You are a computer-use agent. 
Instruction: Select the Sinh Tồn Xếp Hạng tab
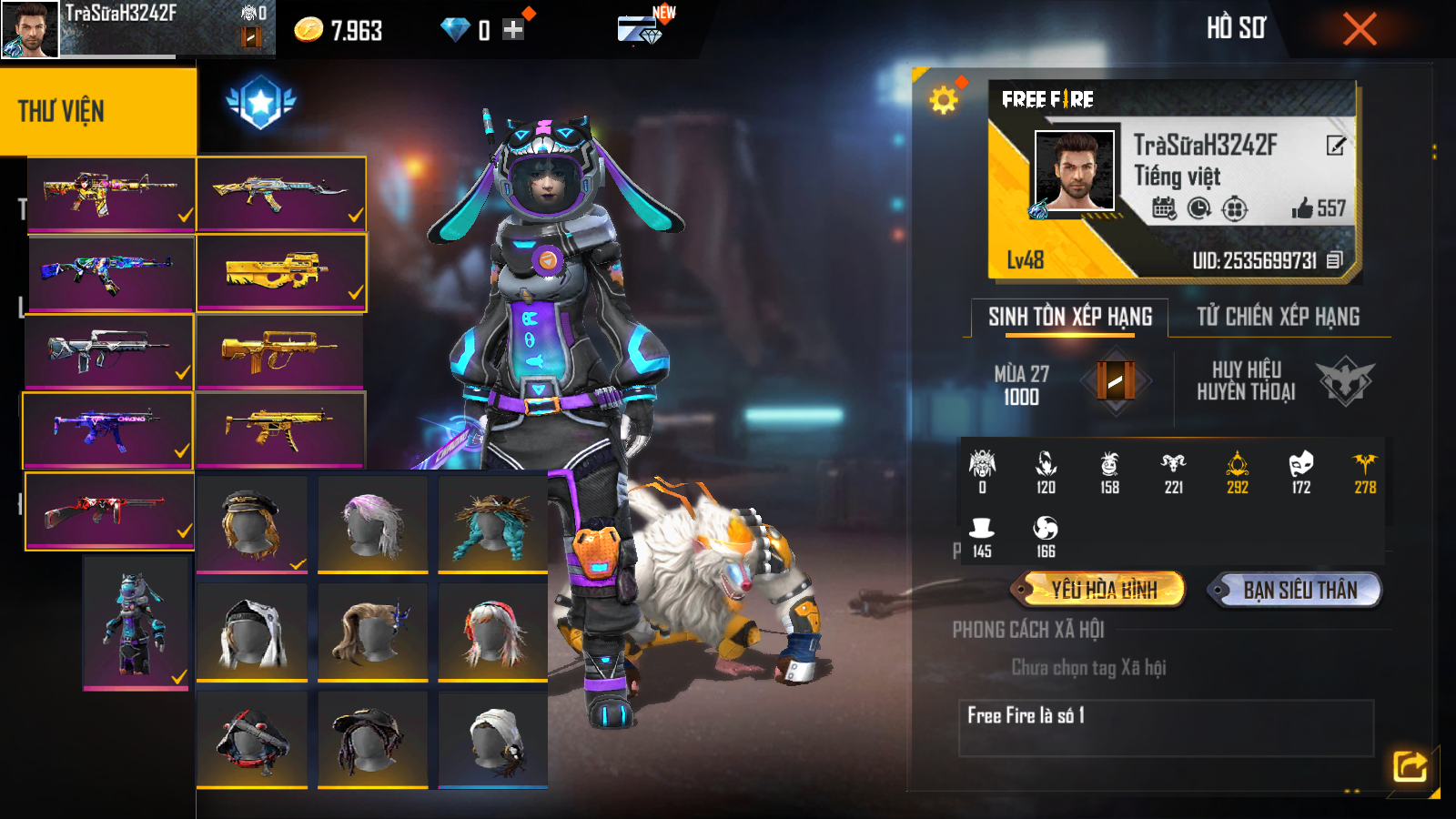pos(1070,317)
